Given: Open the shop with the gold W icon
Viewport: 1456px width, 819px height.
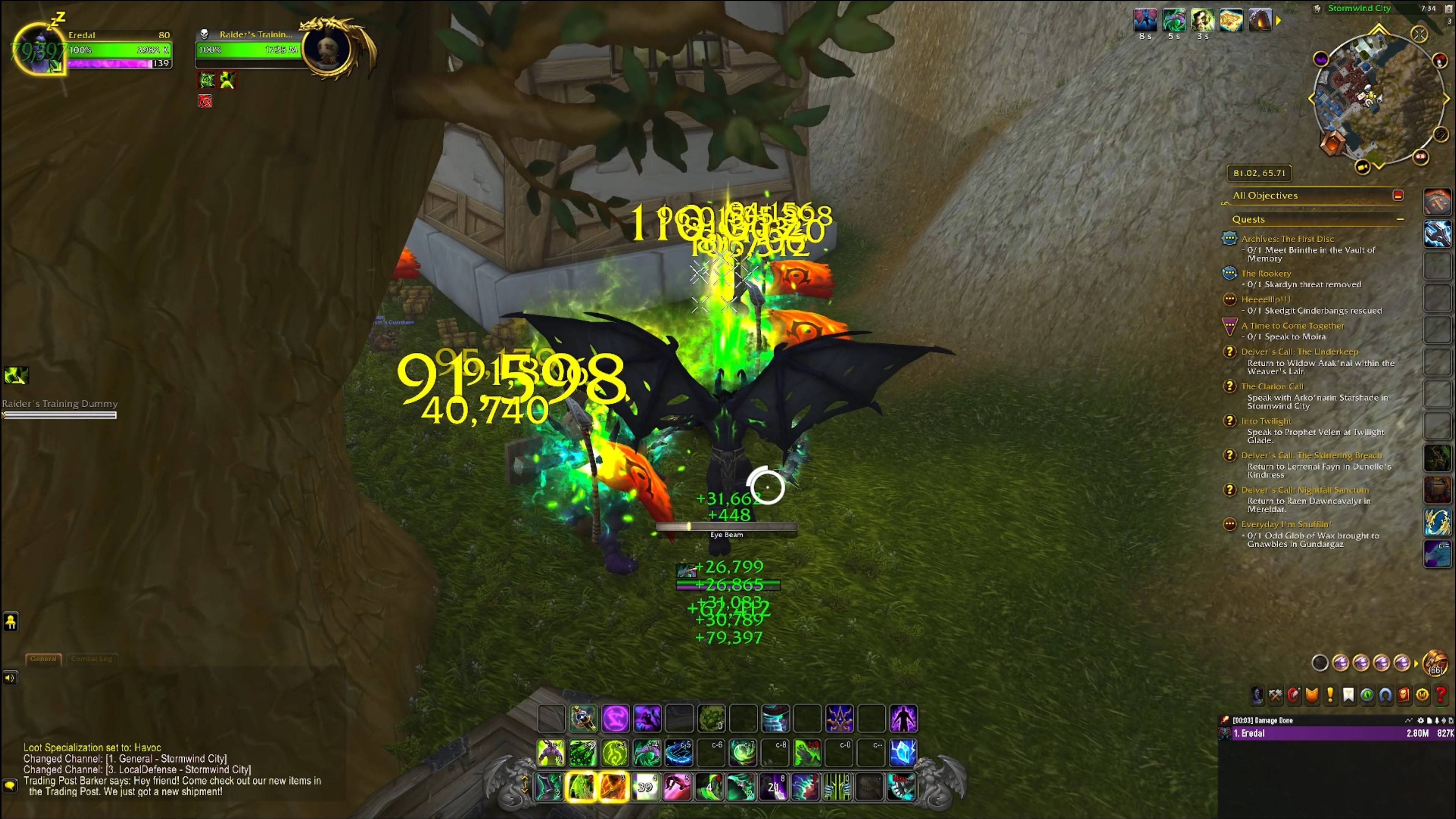Looking at the screenshot, I should tap(1423, 695).
